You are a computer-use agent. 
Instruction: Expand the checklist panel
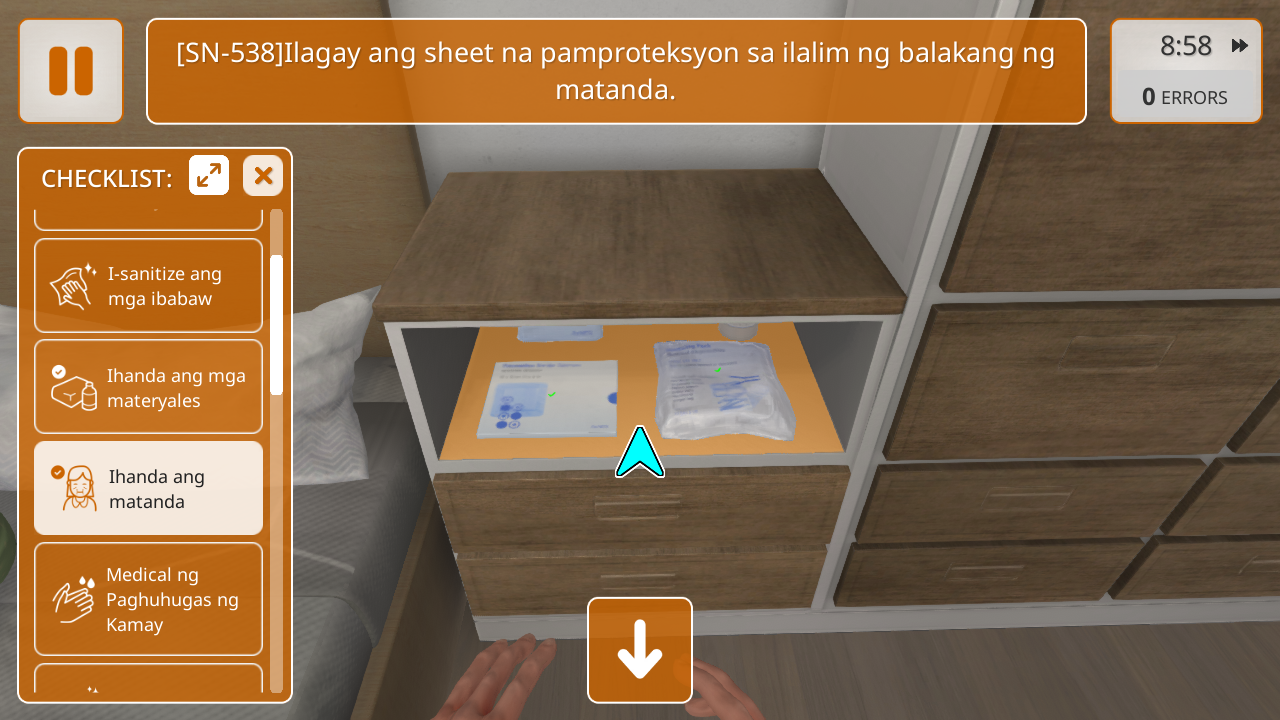pyautogui.click(x=209, y=176)
